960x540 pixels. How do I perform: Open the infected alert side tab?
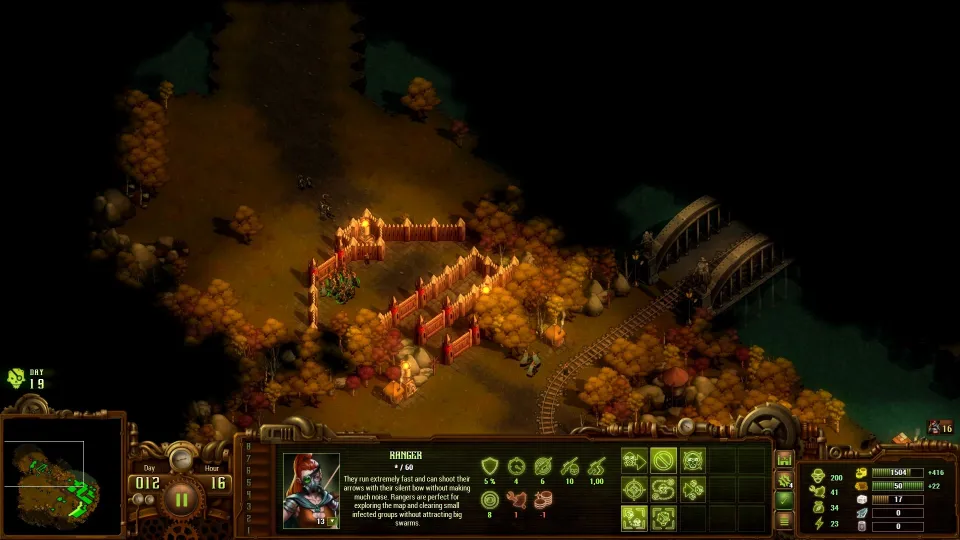click(785, 479)
